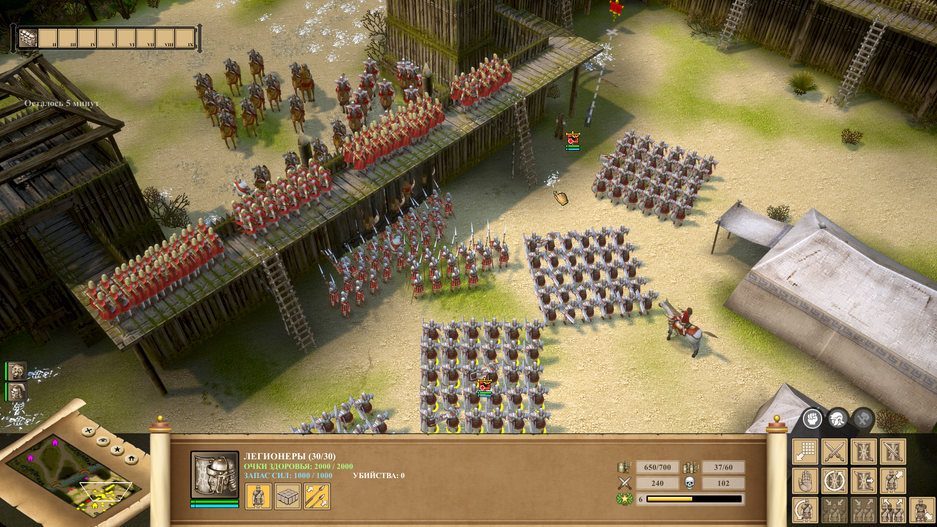The width and height of the screenshot is (937, 527).
Task: Click the javelins icon under the unit stats
Action: [x=317, y=495]
